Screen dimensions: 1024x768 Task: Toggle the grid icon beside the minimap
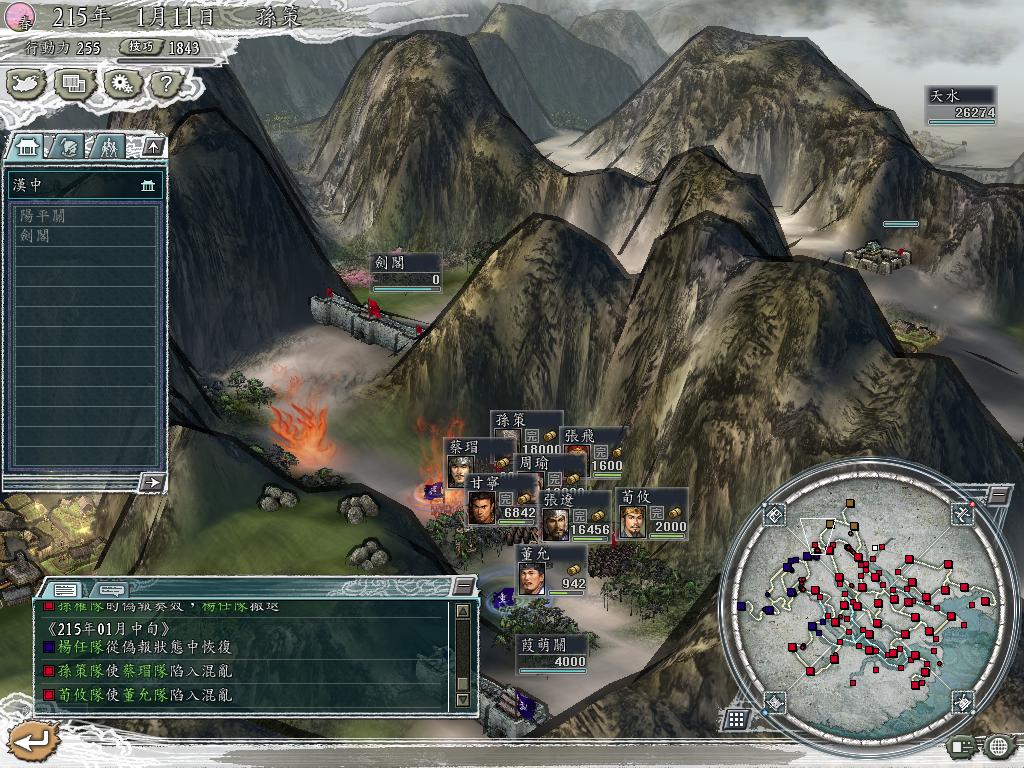pos(735,718)
